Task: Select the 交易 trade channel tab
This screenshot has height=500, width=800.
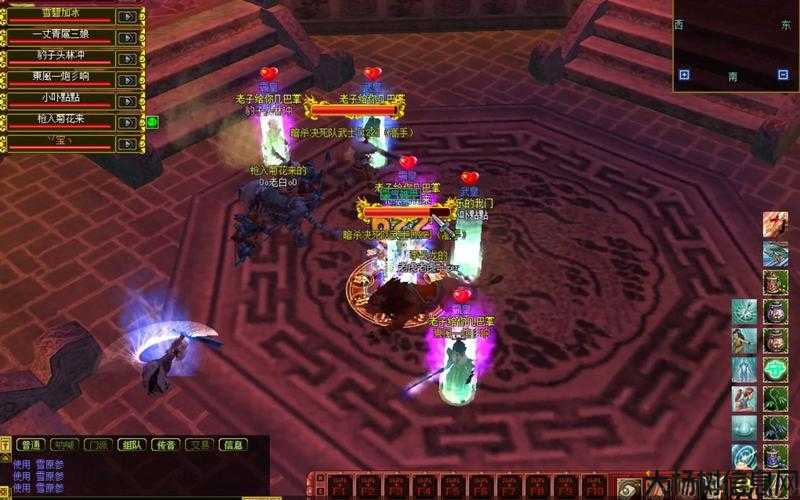Action: [199, 445]
